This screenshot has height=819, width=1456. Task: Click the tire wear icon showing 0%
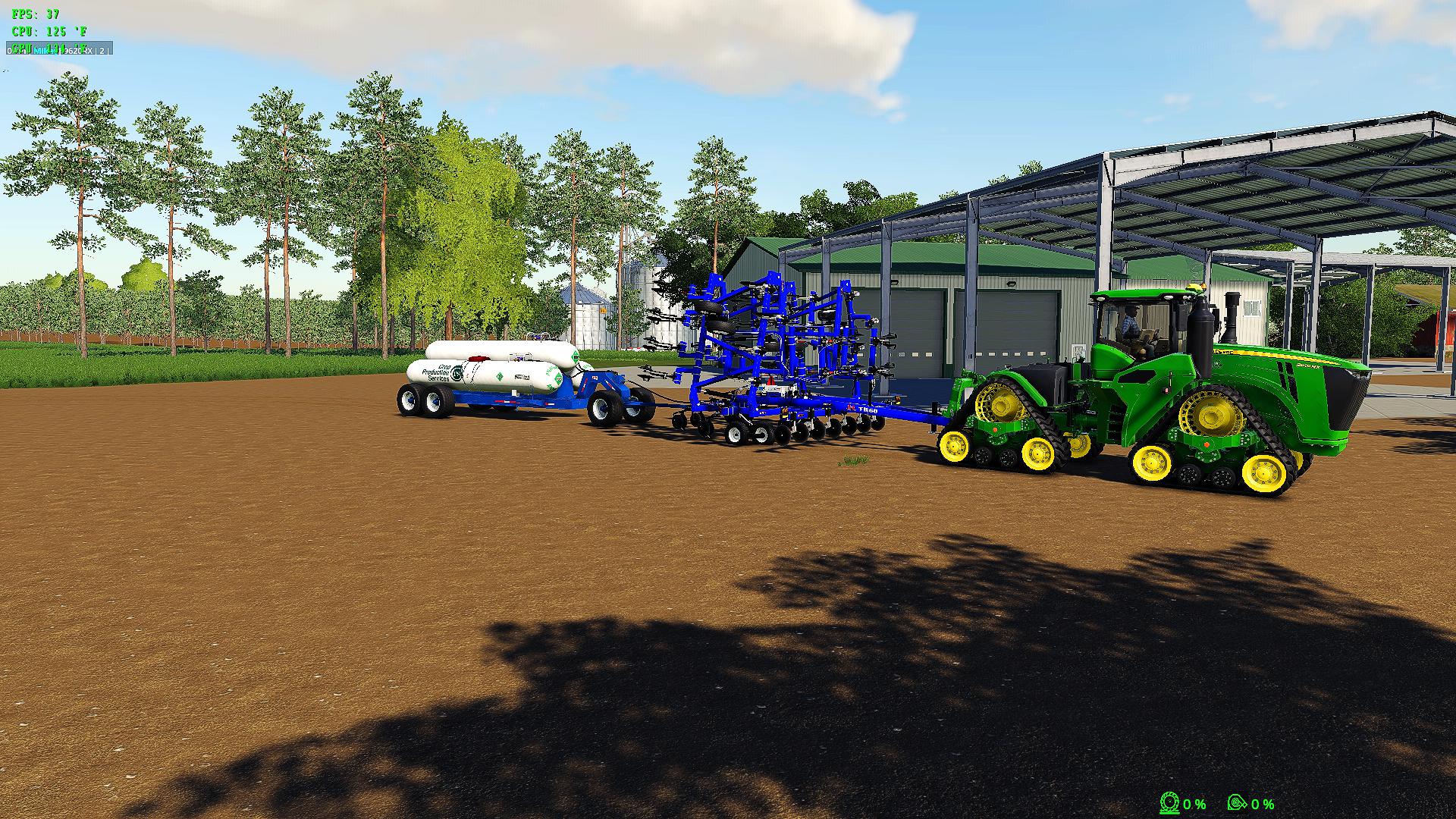click(x=1169, y=802)
